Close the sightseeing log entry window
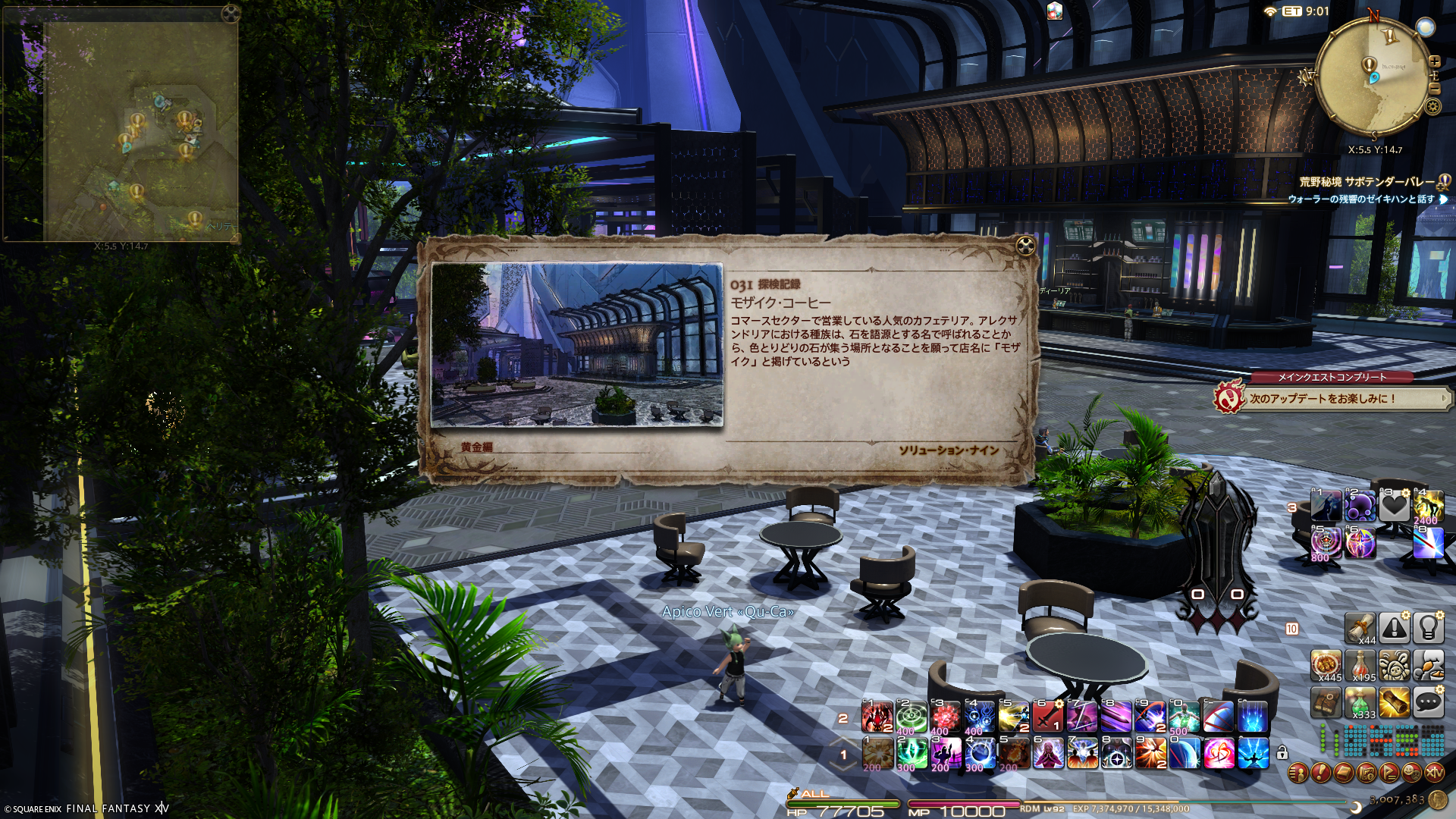This screenshot has width=1456, height=819. 1025,246
